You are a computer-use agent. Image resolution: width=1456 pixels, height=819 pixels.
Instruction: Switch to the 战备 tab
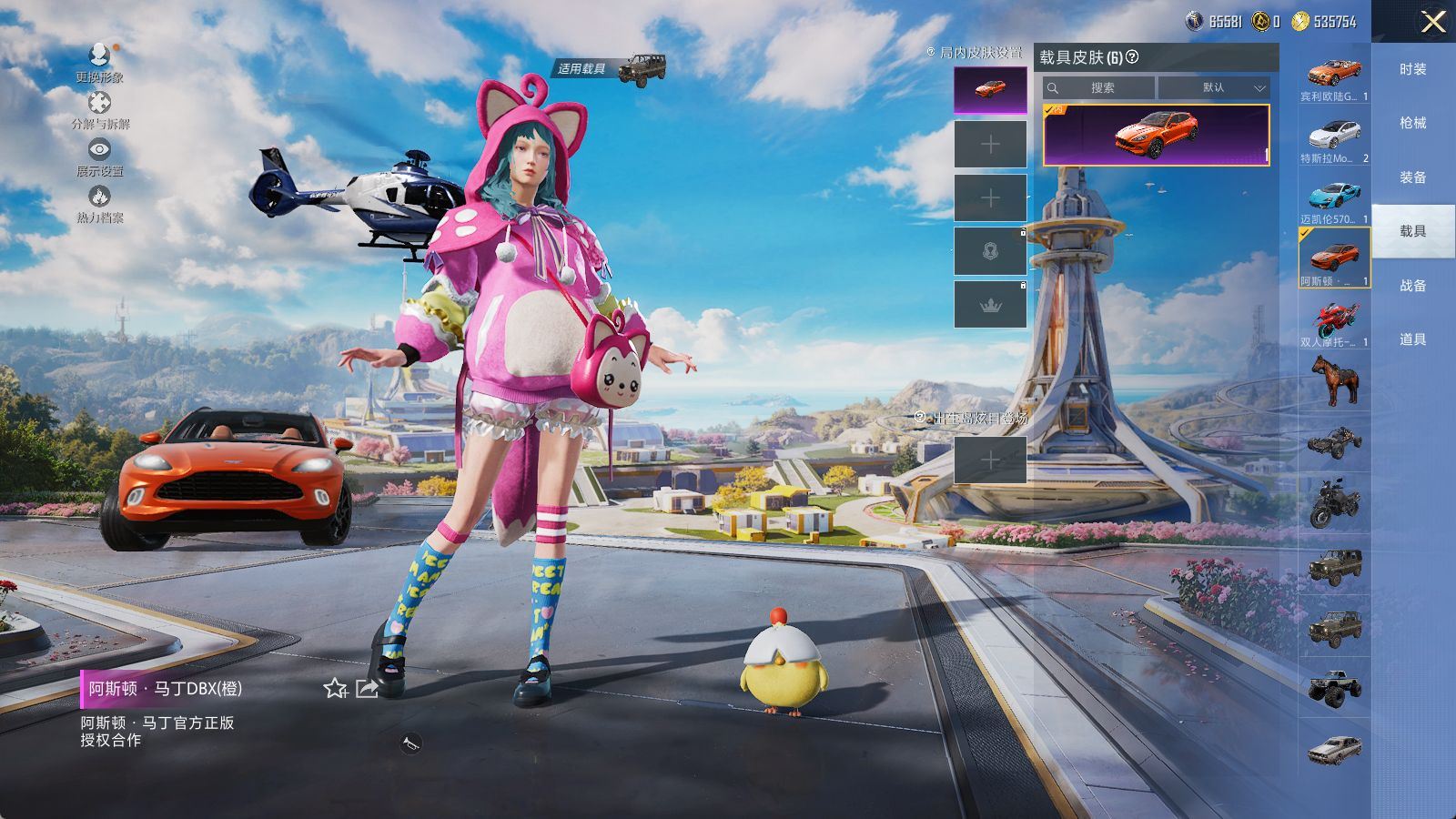[x=1412, y=286]
